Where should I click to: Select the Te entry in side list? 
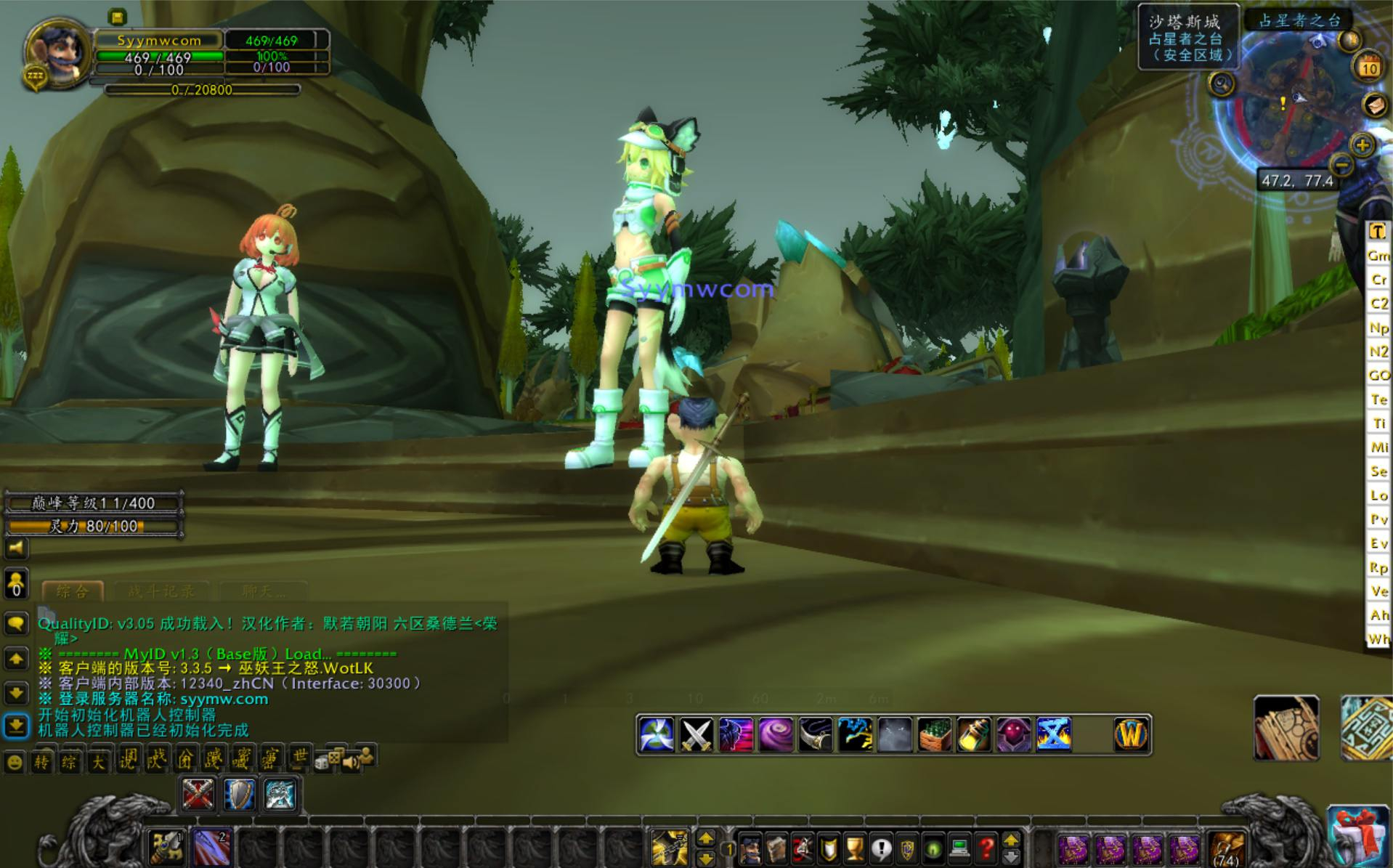1378,399
